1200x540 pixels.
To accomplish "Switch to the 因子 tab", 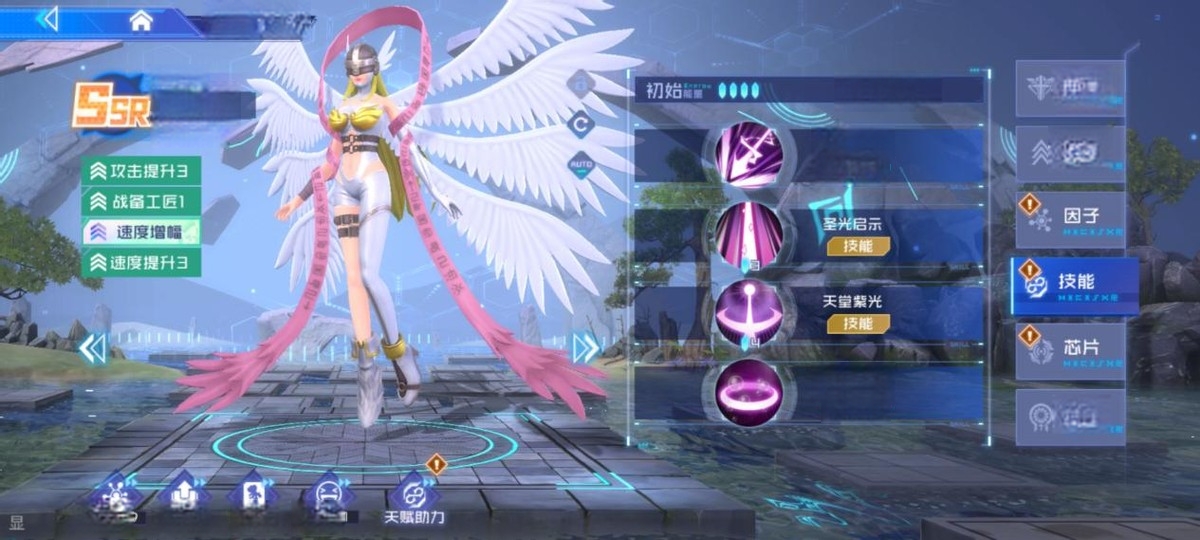I will [1071, 219].
